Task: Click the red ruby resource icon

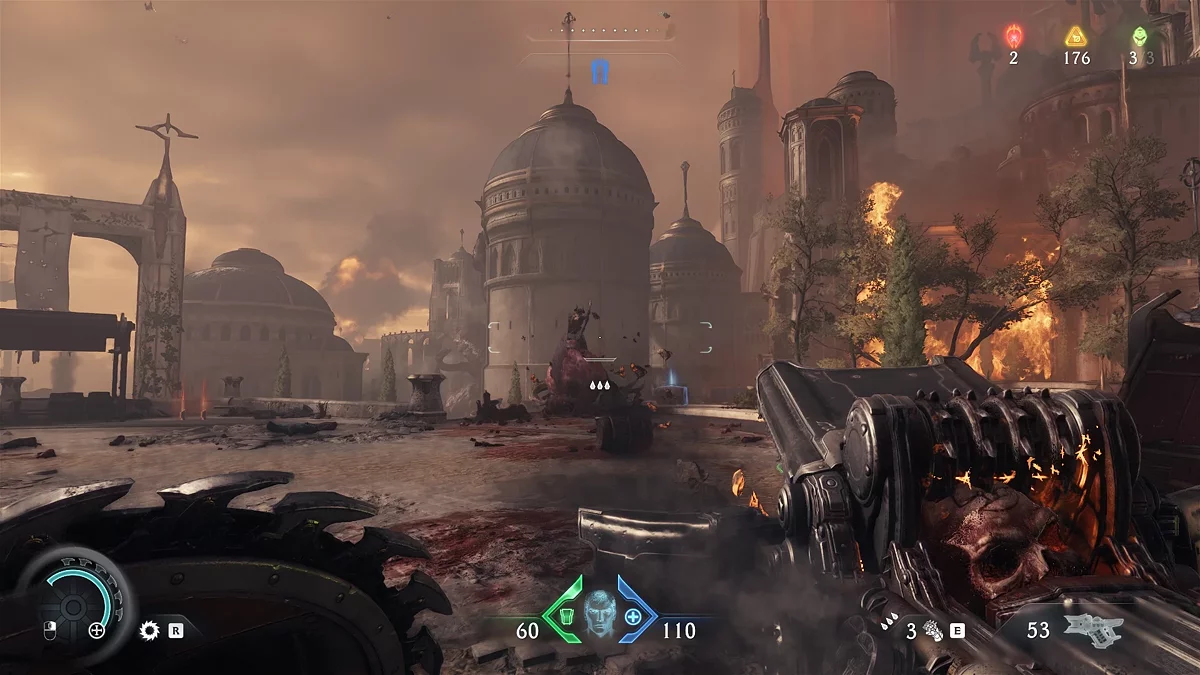Action: pos(1013,37)
